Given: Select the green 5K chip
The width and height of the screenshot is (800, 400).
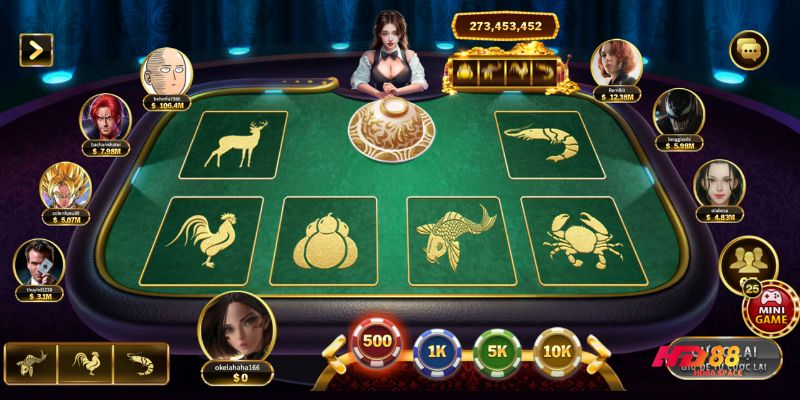Looking at the screenshot, I should [x=497, y=352].
